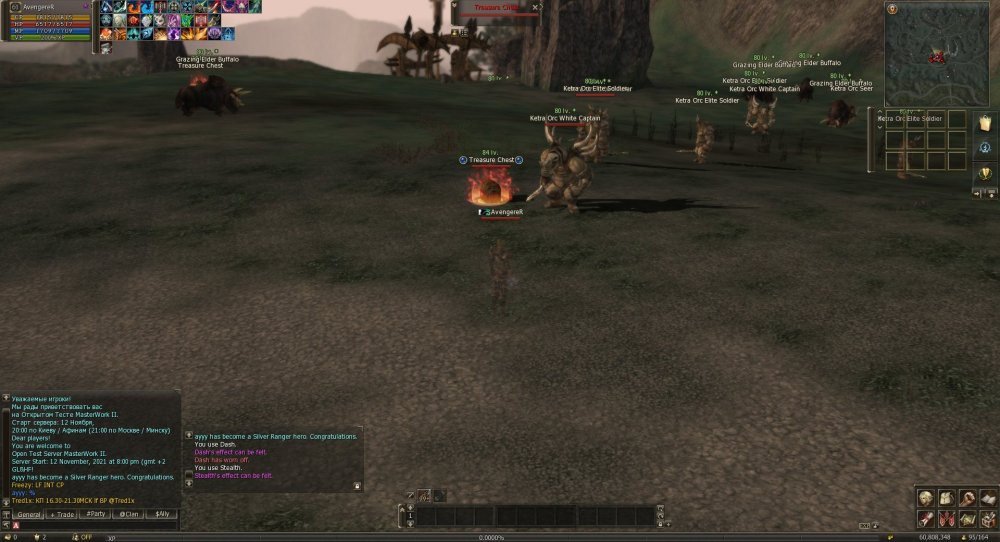Click the blue medal icon
1000x542 pixels.
(x=985, y=148)
